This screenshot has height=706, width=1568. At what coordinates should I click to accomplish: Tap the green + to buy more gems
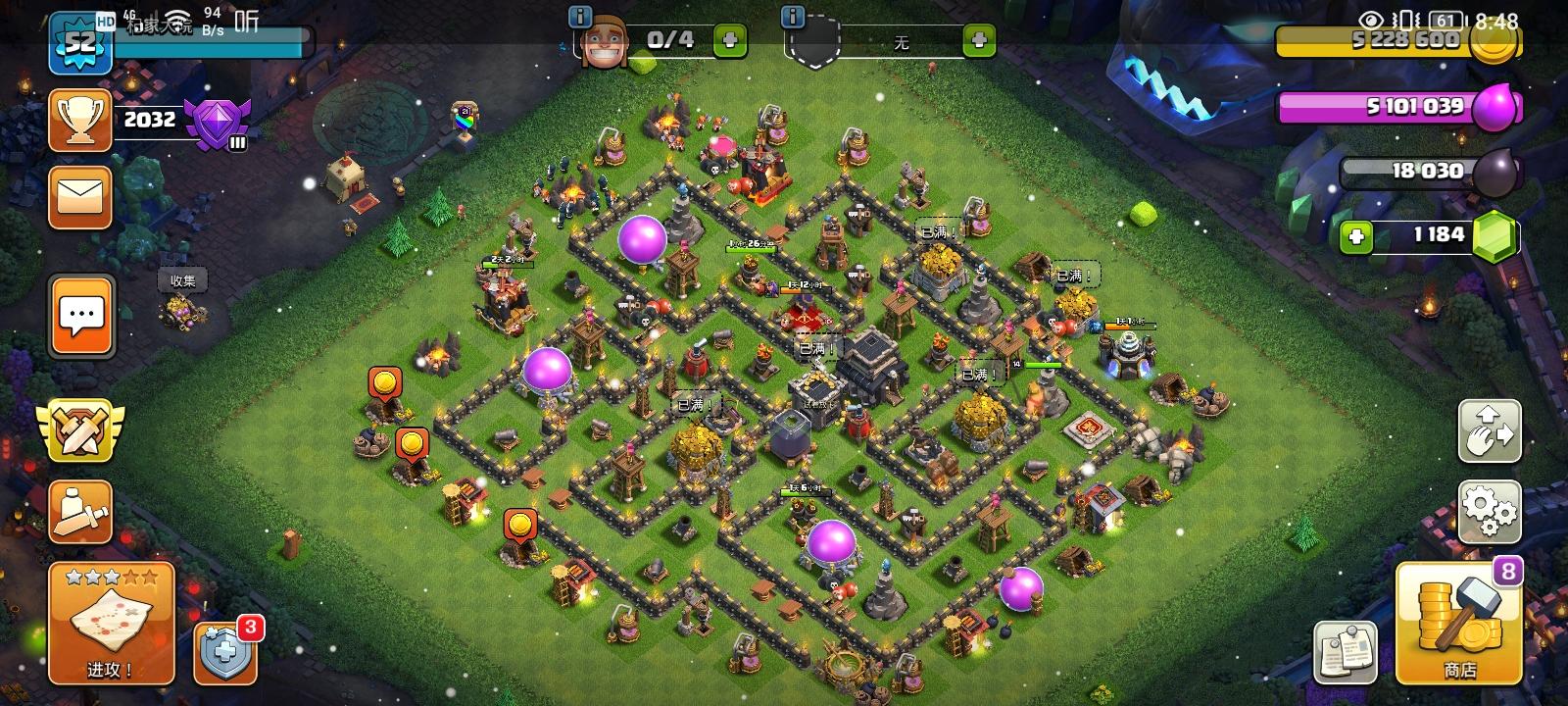point(1357,234)
